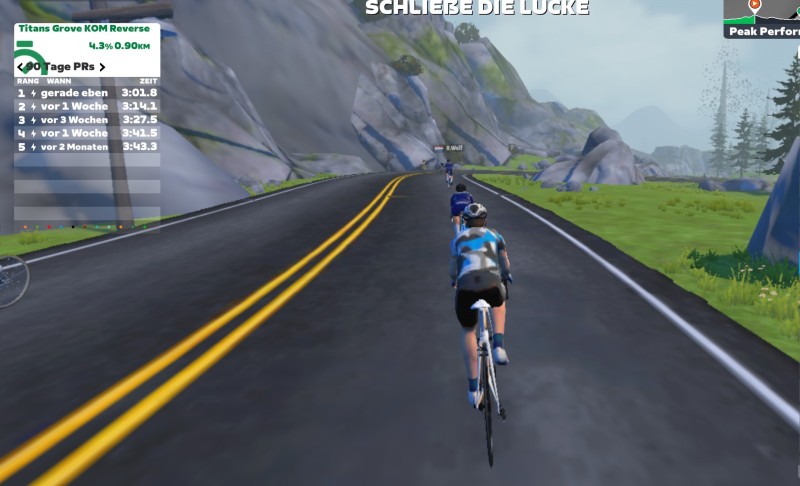800x486 pixels.
Task: Open the Titans Grove KOM Reverse segment header
Action: [x=83, y=29]
